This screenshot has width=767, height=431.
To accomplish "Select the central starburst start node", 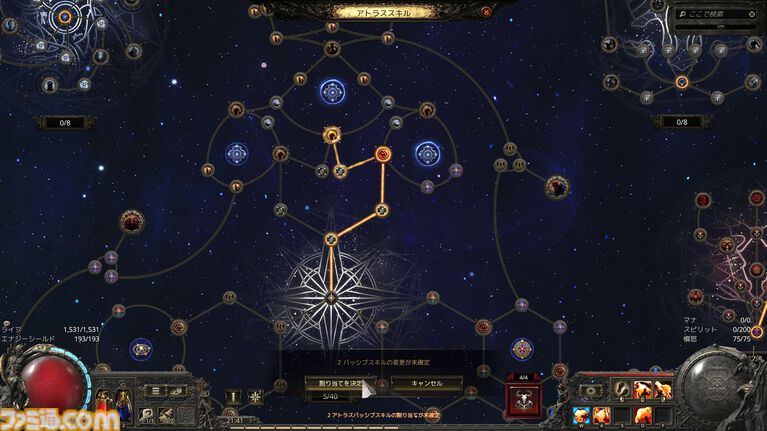I will coord(331,296).
